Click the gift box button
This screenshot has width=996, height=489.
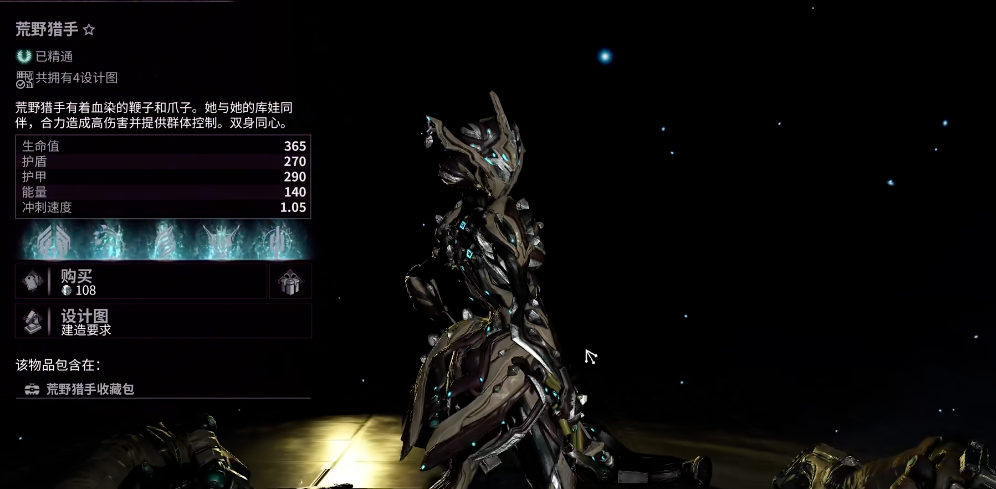coord(290,282)
